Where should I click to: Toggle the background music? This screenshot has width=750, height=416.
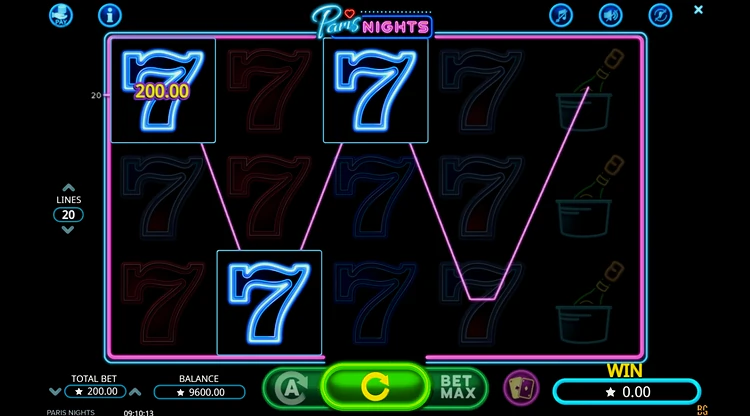coord(561,15)
